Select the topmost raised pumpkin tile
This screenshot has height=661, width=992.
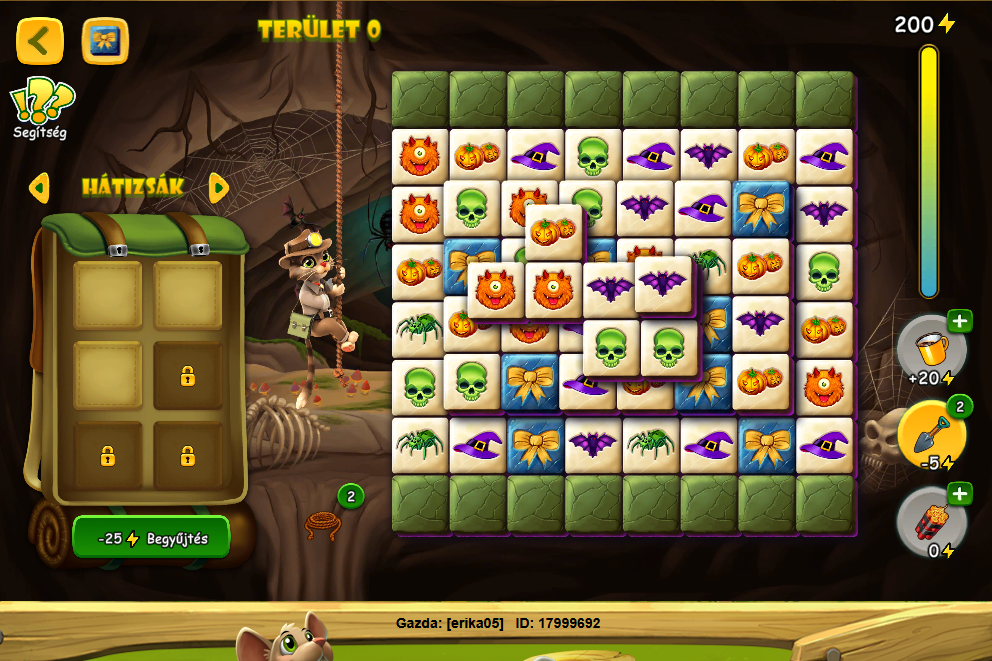pos(554,232)
